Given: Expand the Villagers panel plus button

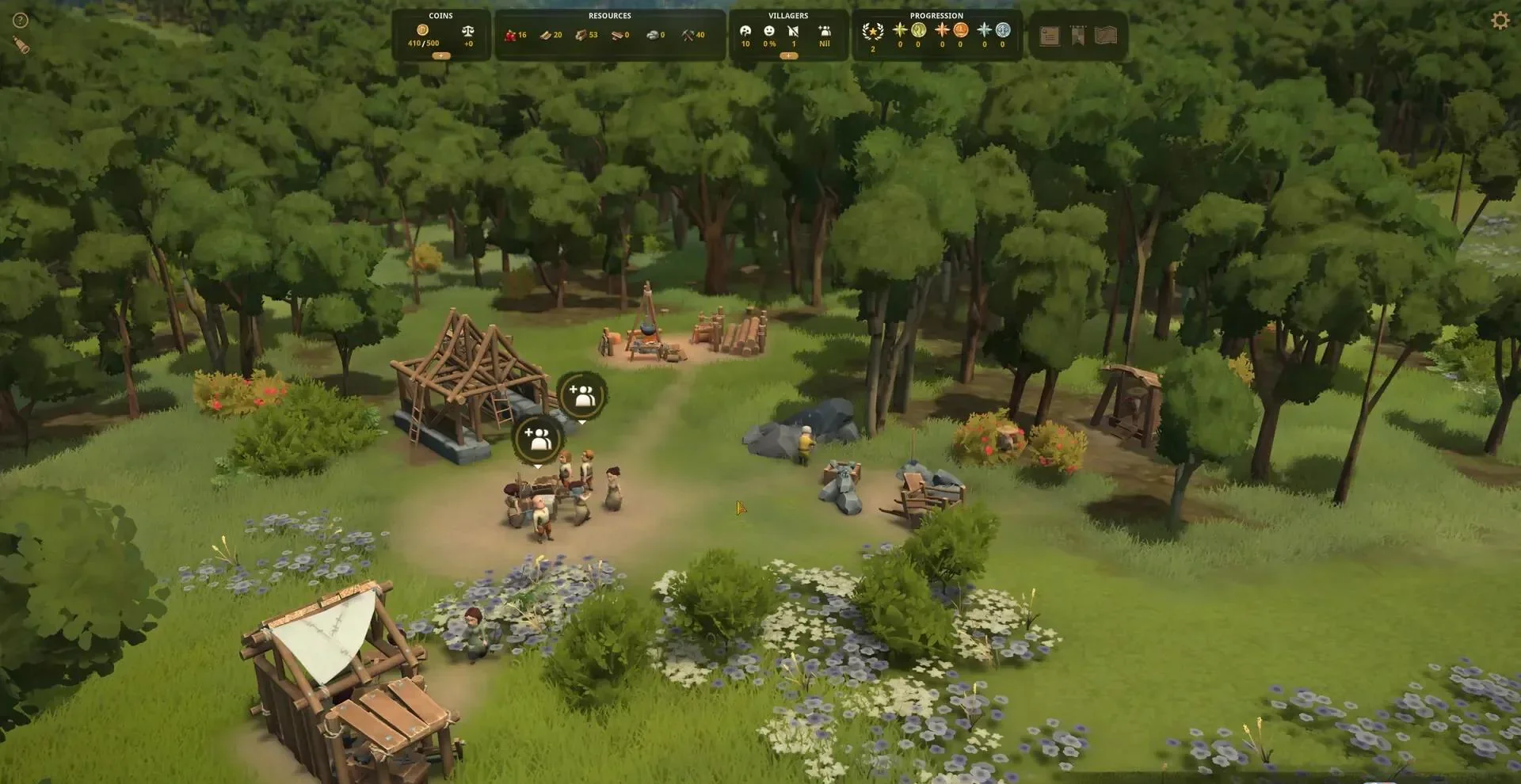Looking at the screenshot, I should coord(788,56).
